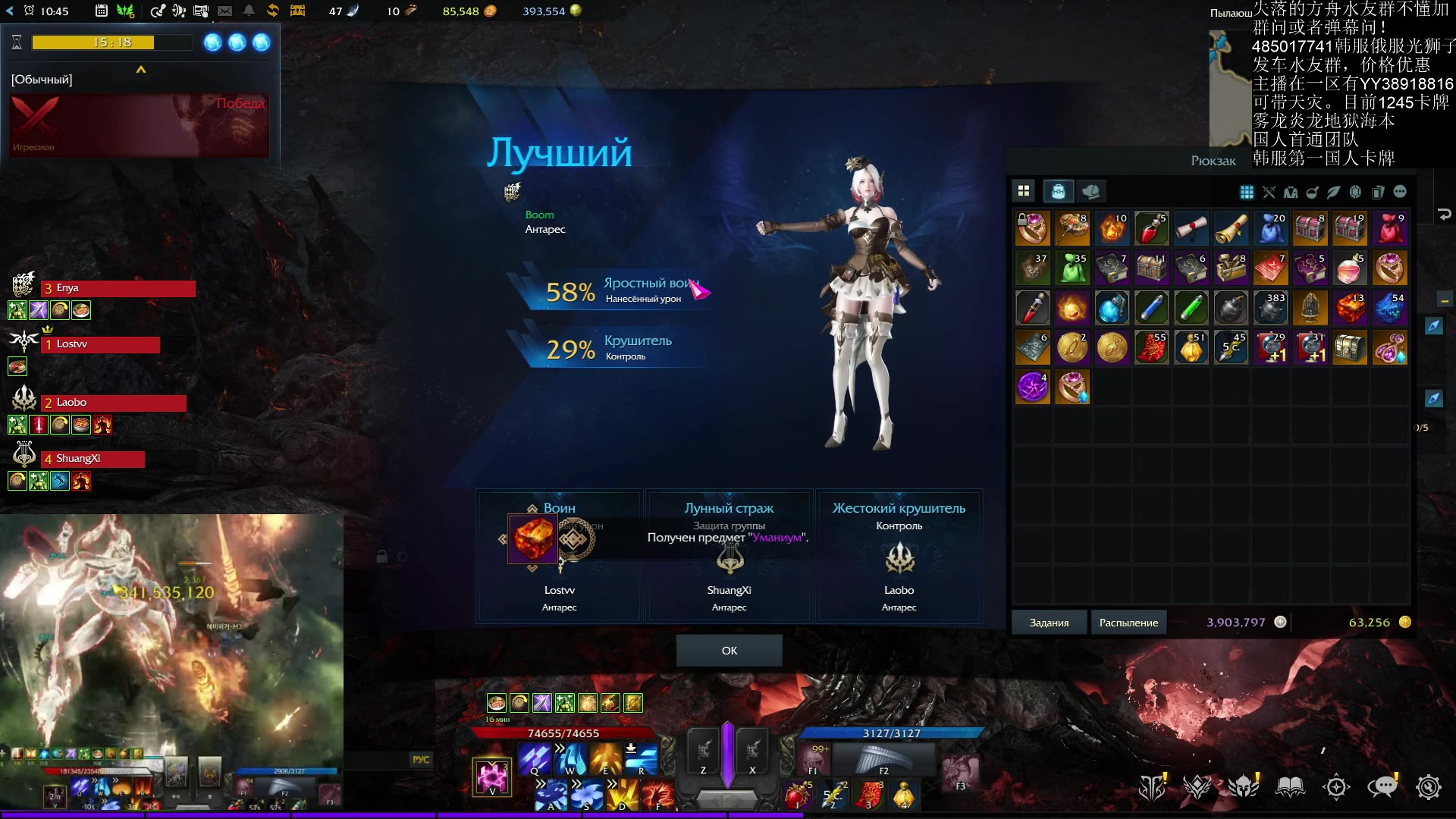Switch to the pet inventory tab
This screenshot has height=819, width=1456.
pyautogui.click(x=1091, y=191)
